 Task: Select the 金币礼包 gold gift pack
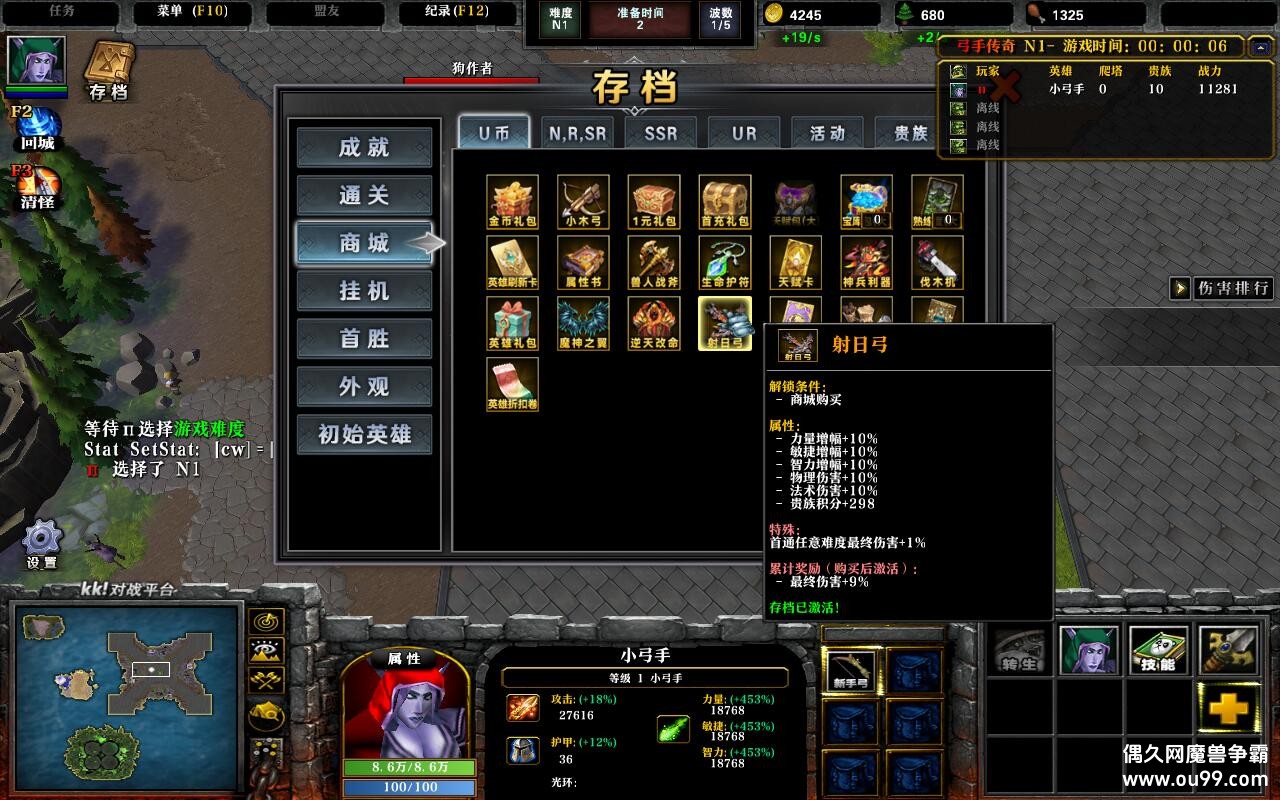click(x=512, y=201)
